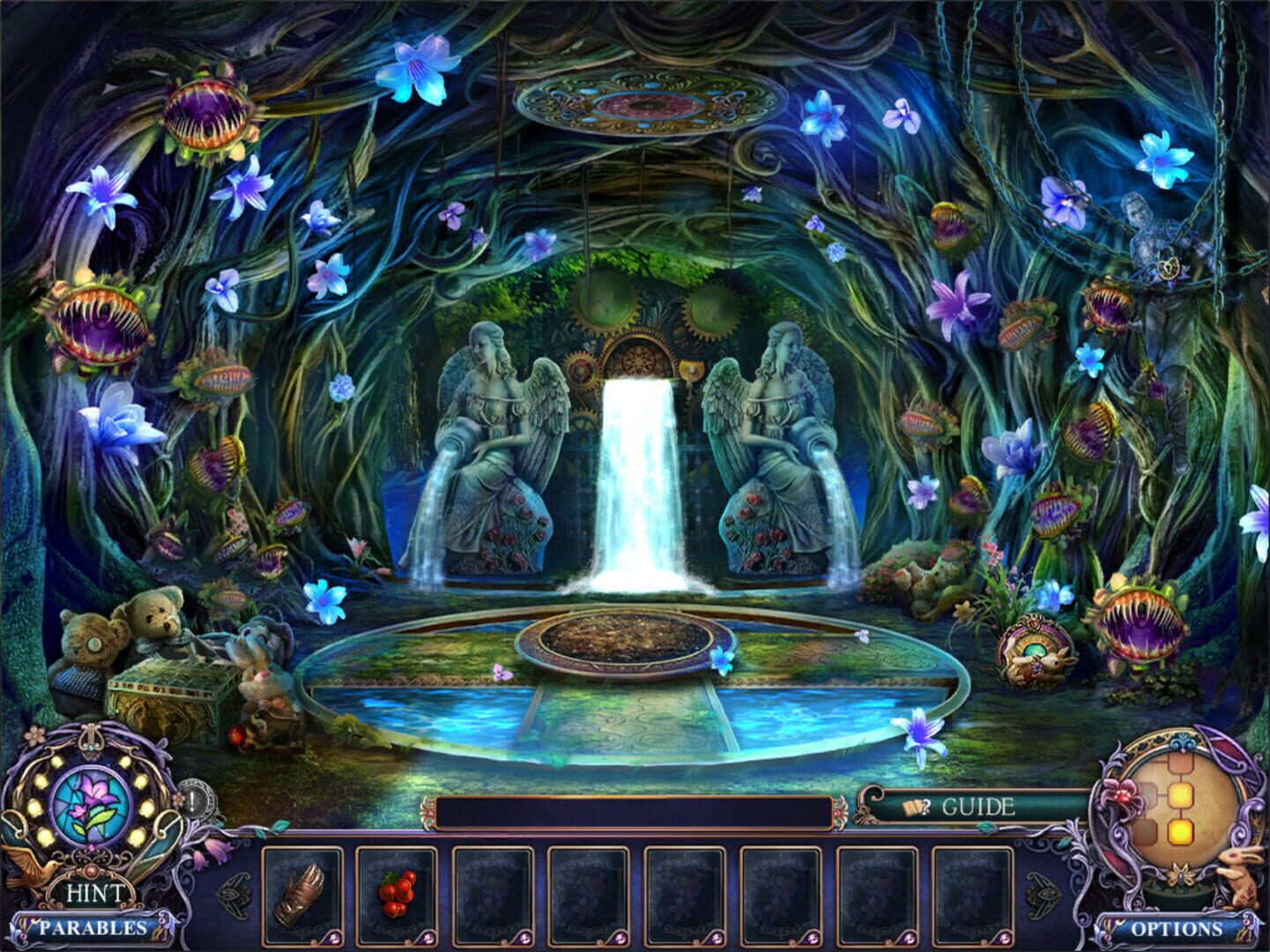Click the butterfly clasp under the map amulet
Viewport: 1270px width, 952px height.
pos(1179,874)
